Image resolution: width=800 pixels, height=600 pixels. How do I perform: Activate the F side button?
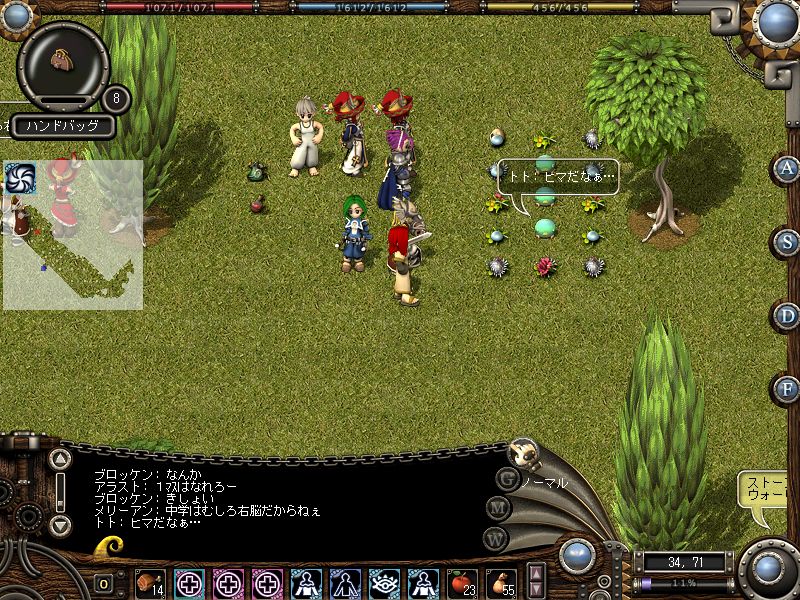pyautogui.click(x=788, y=389)
